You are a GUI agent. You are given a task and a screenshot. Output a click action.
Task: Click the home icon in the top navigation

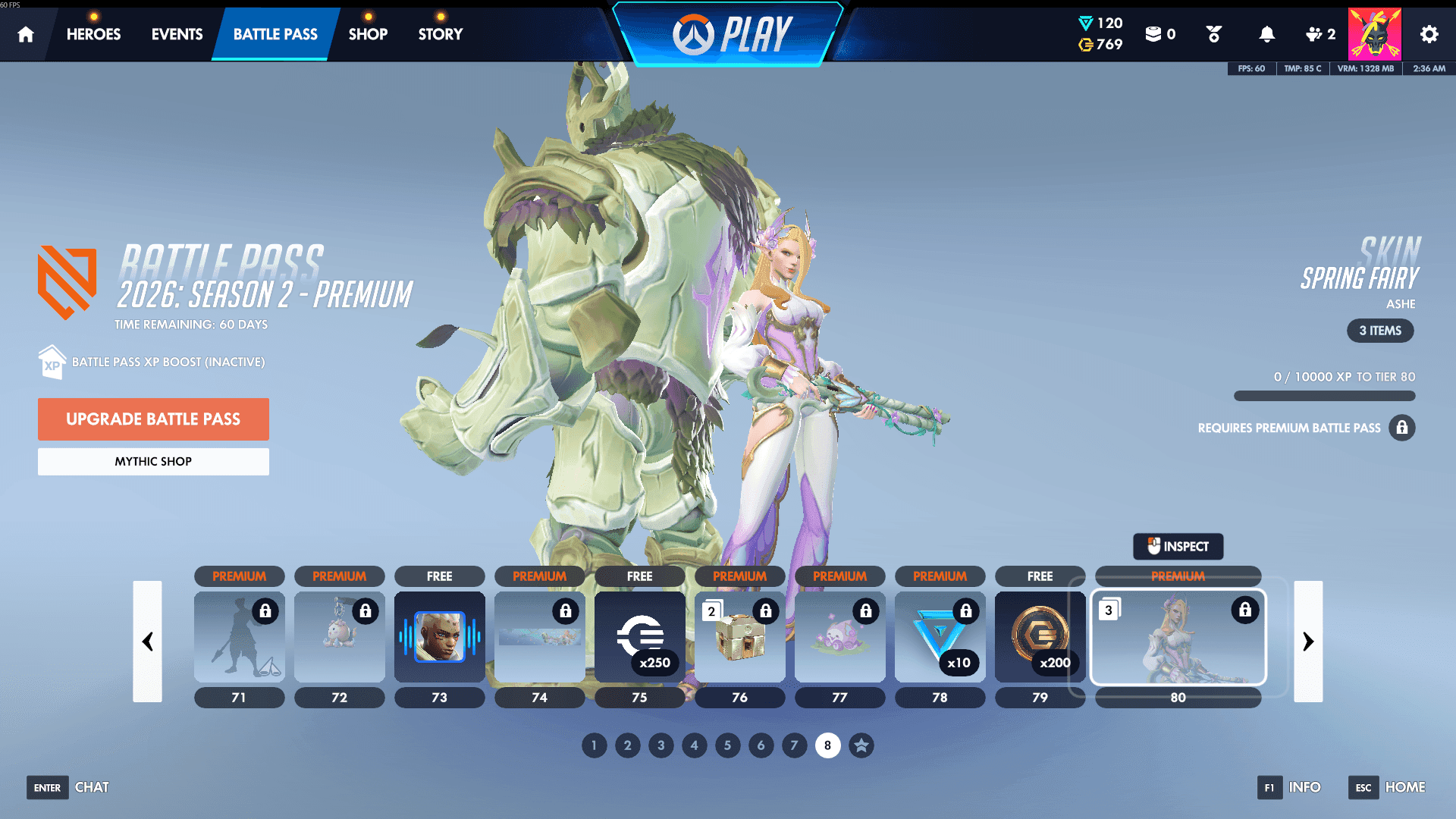(x=26, y=33)
